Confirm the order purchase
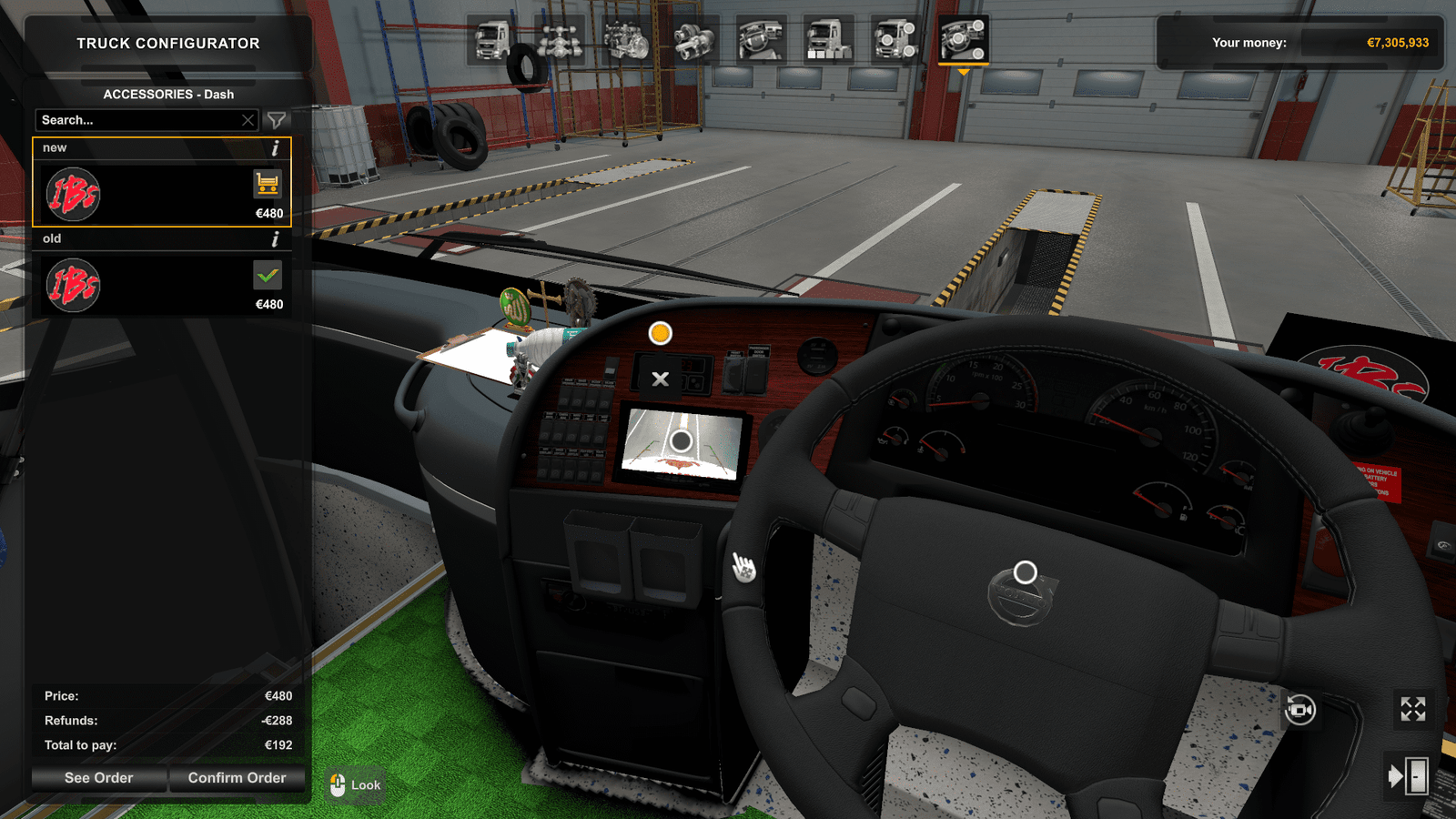Image resolution: width=1456 pixels, height=819 pixels. click(x=237, y=778)
